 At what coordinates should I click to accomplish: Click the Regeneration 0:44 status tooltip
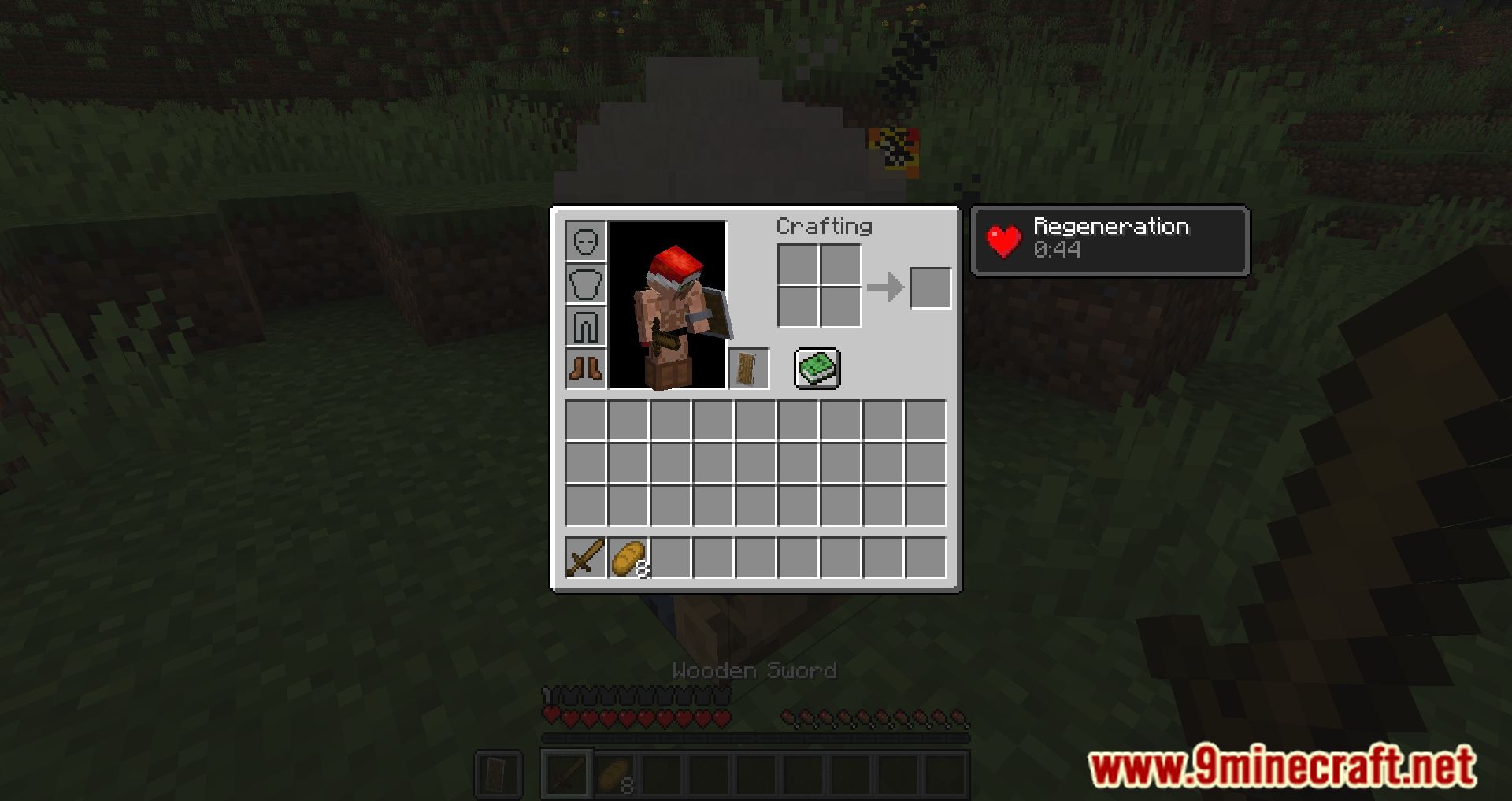click(x=1109, y=239)
